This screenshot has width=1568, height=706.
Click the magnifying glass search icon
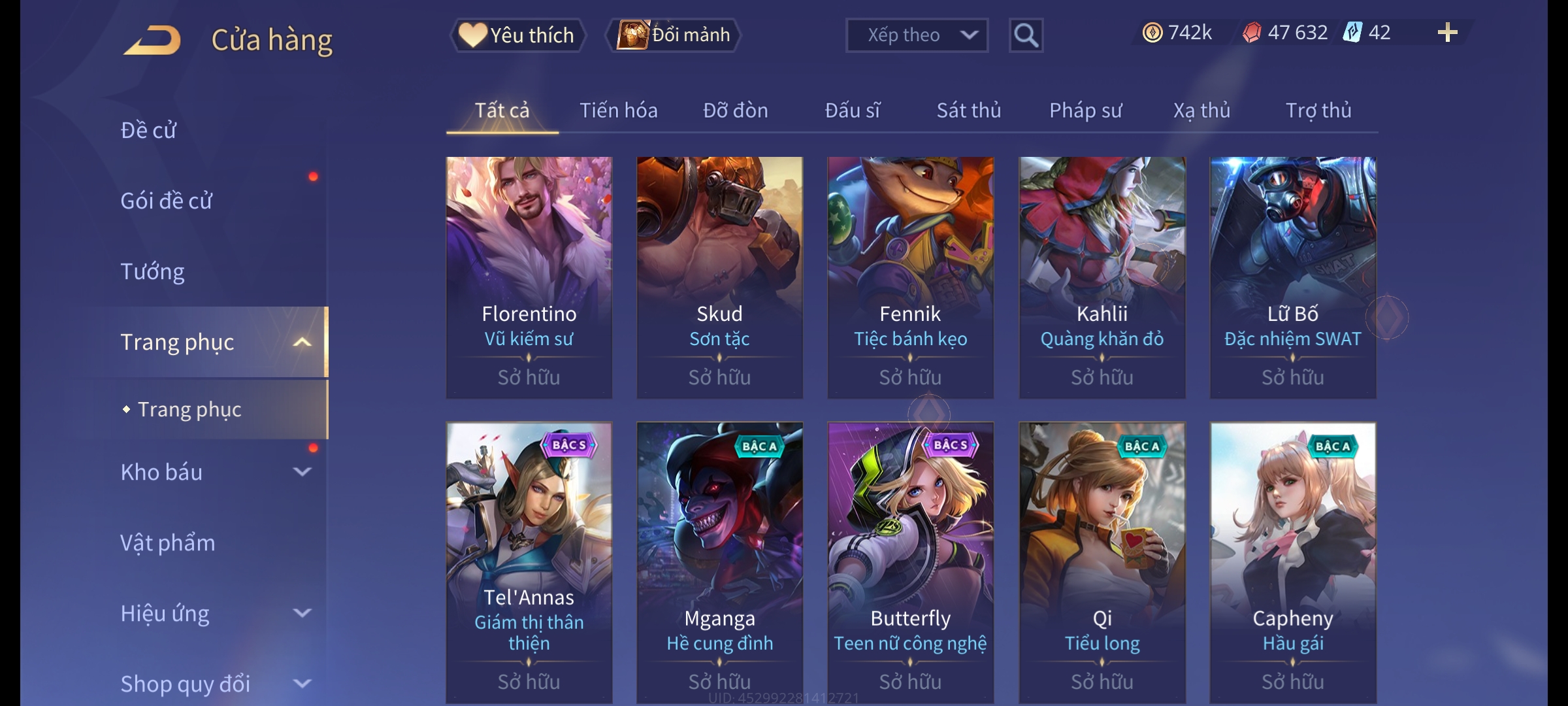click(x=1026, y=35)
